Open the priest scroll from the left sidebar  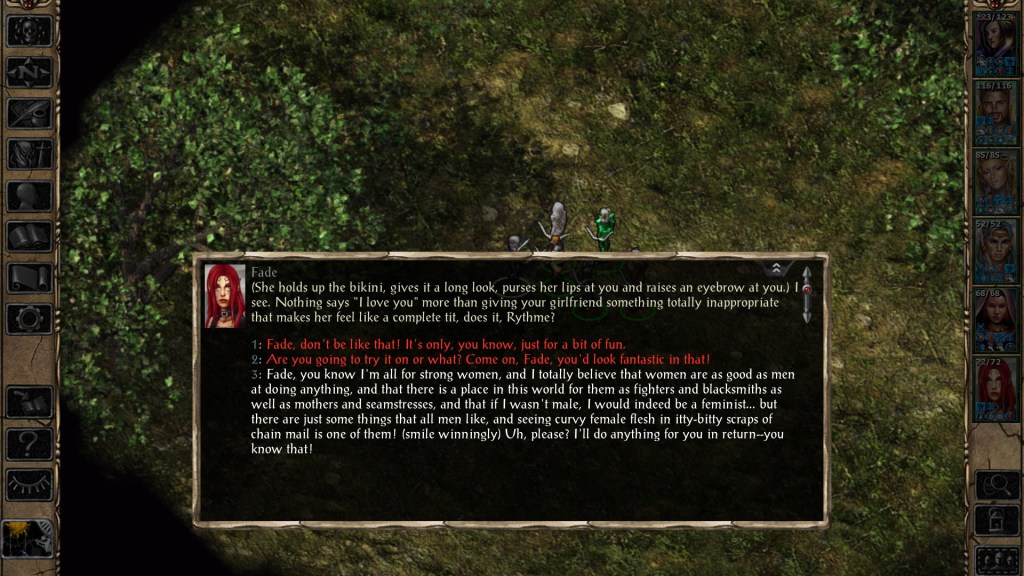click(x=29, y=277)
